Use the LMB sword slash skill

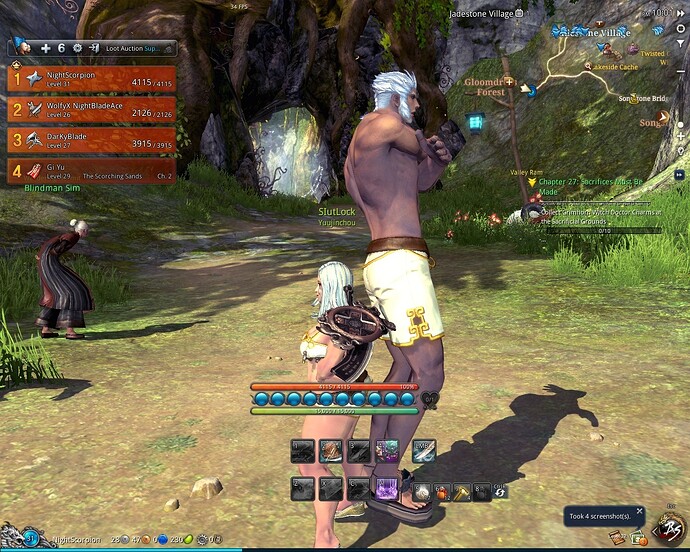[x=423, y=451]
